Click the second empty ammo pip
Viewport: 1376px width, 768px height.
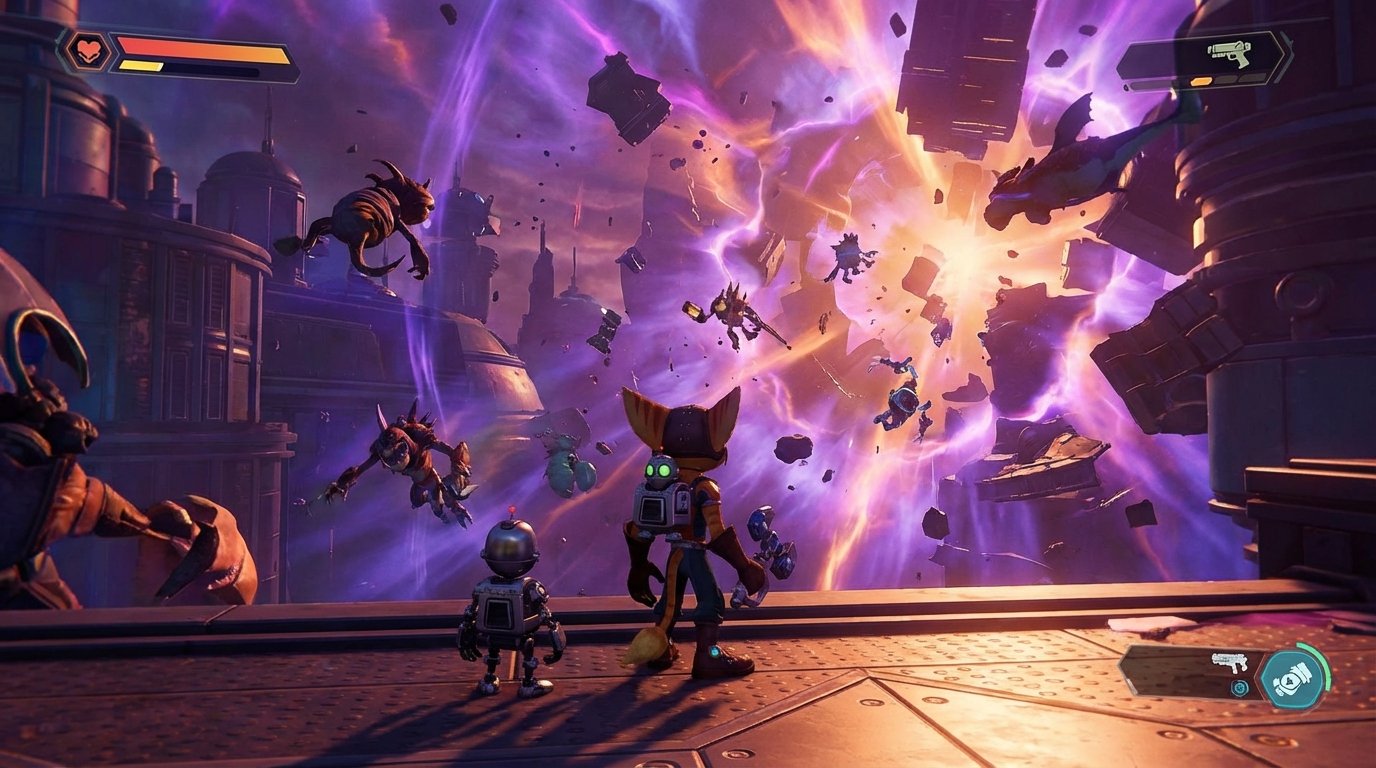1249,79
